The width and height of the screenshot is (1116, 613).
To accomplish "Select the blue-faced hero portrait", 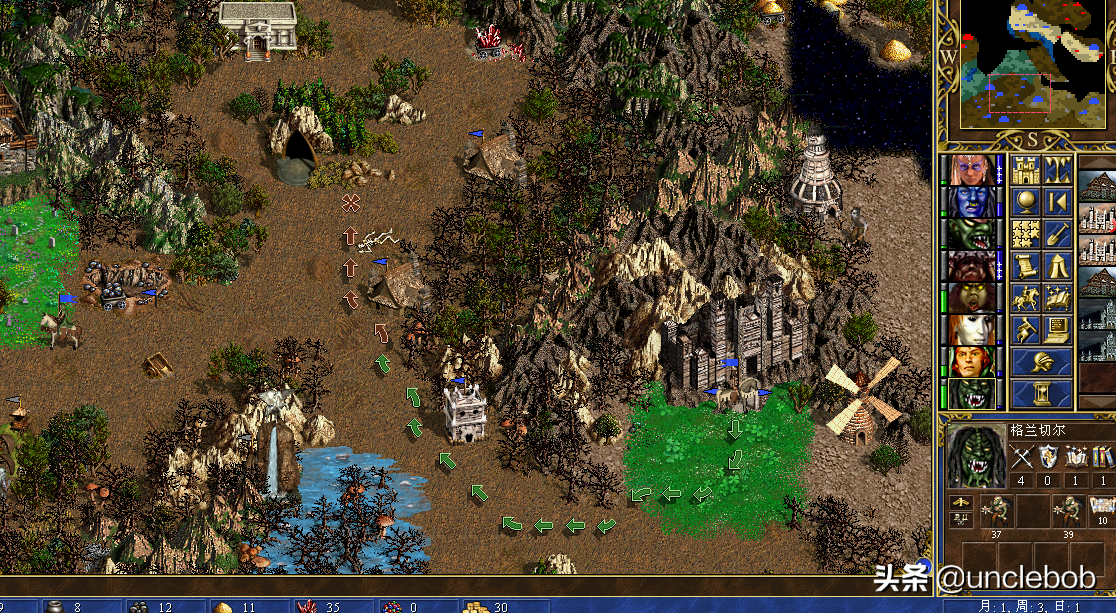I will pyautogui.click(x=970, y=202).
